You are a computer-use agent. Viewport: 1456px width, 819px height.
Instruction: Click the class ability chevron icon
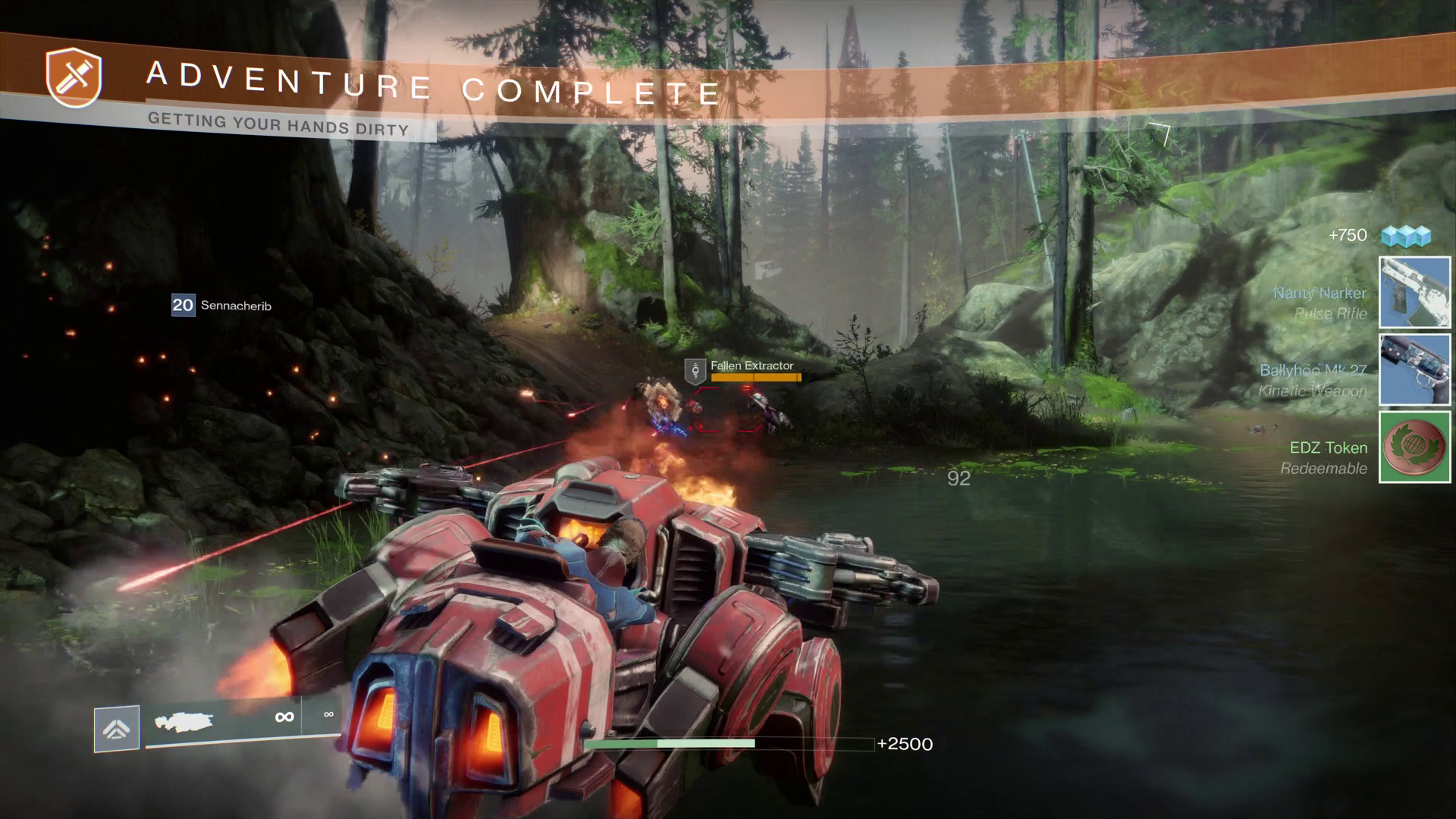[116, 729]
